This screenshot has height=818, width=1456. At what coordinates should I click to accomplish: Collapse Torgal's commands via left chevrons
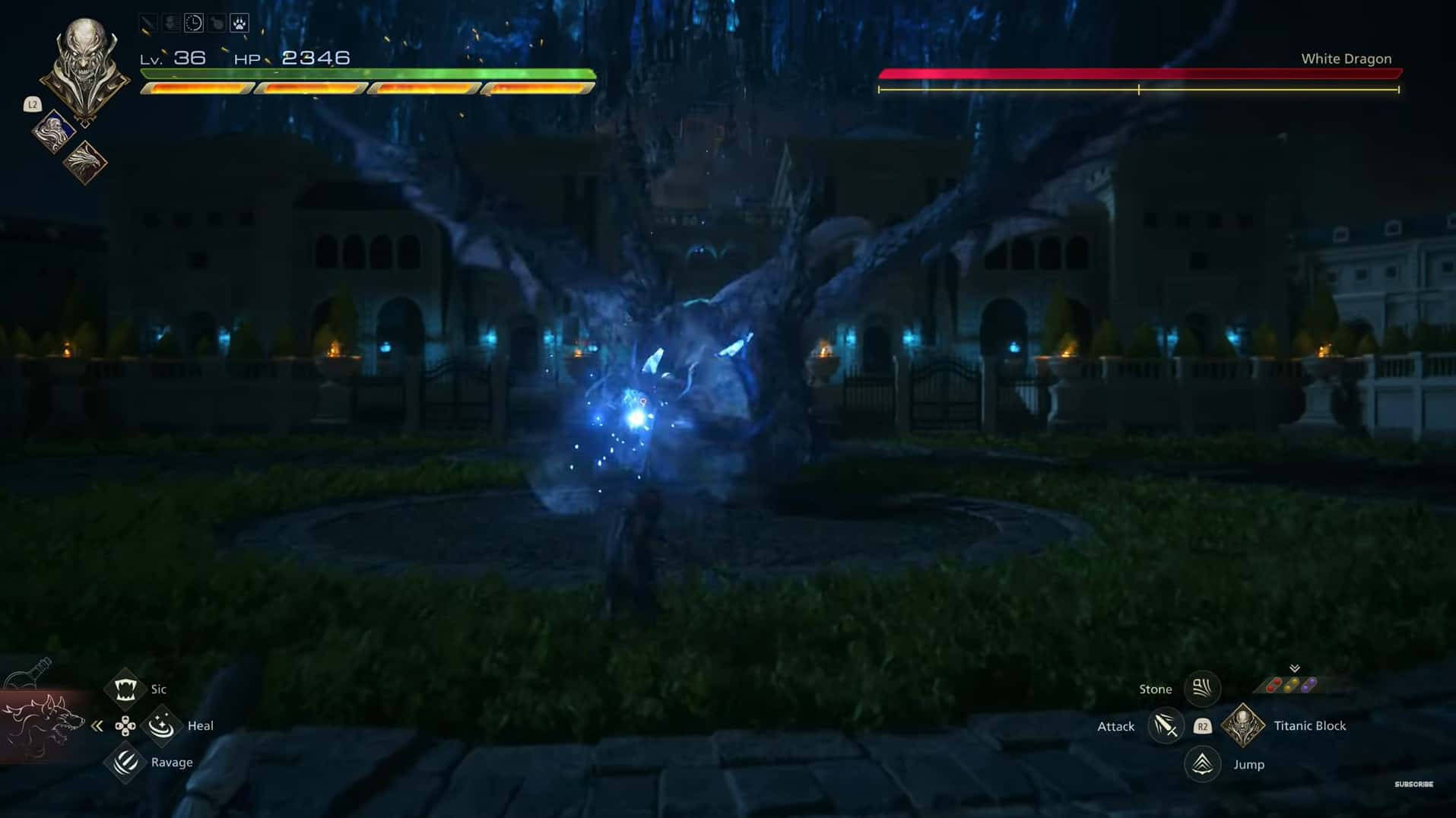tap(96, 725)
